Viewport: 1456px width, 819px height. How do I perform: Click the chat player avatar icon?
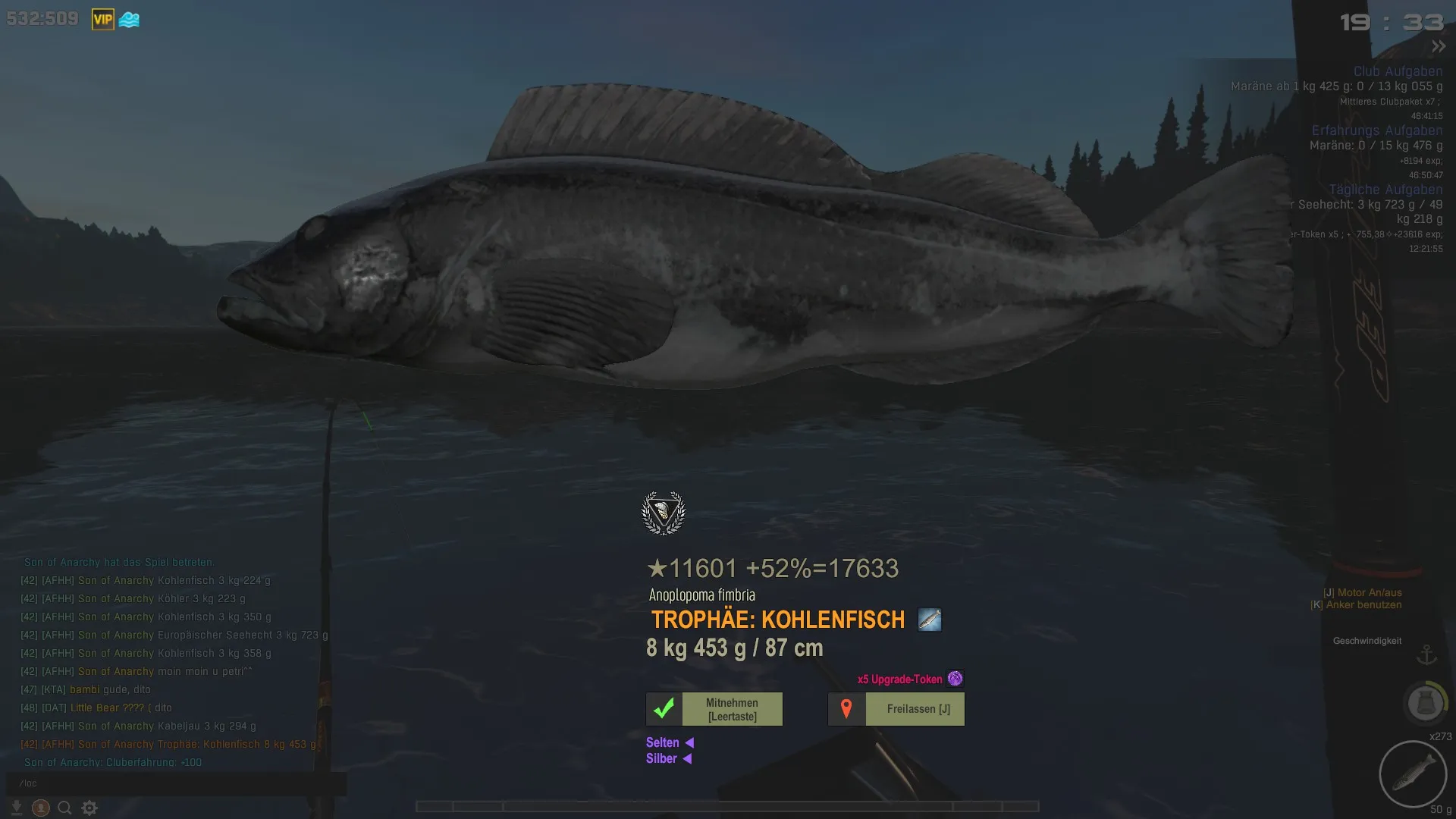point(41,808)
